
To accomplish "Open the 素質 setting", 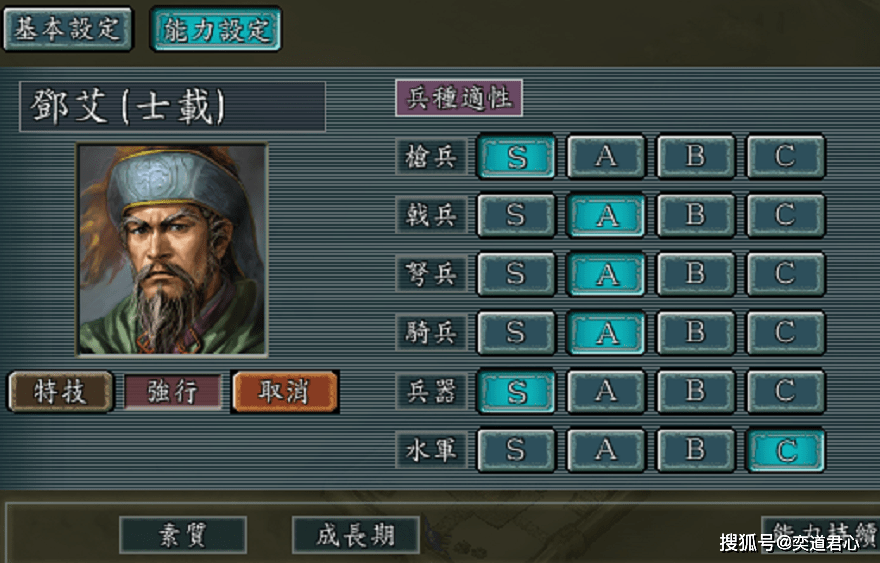I will click(x=183, y=535).
